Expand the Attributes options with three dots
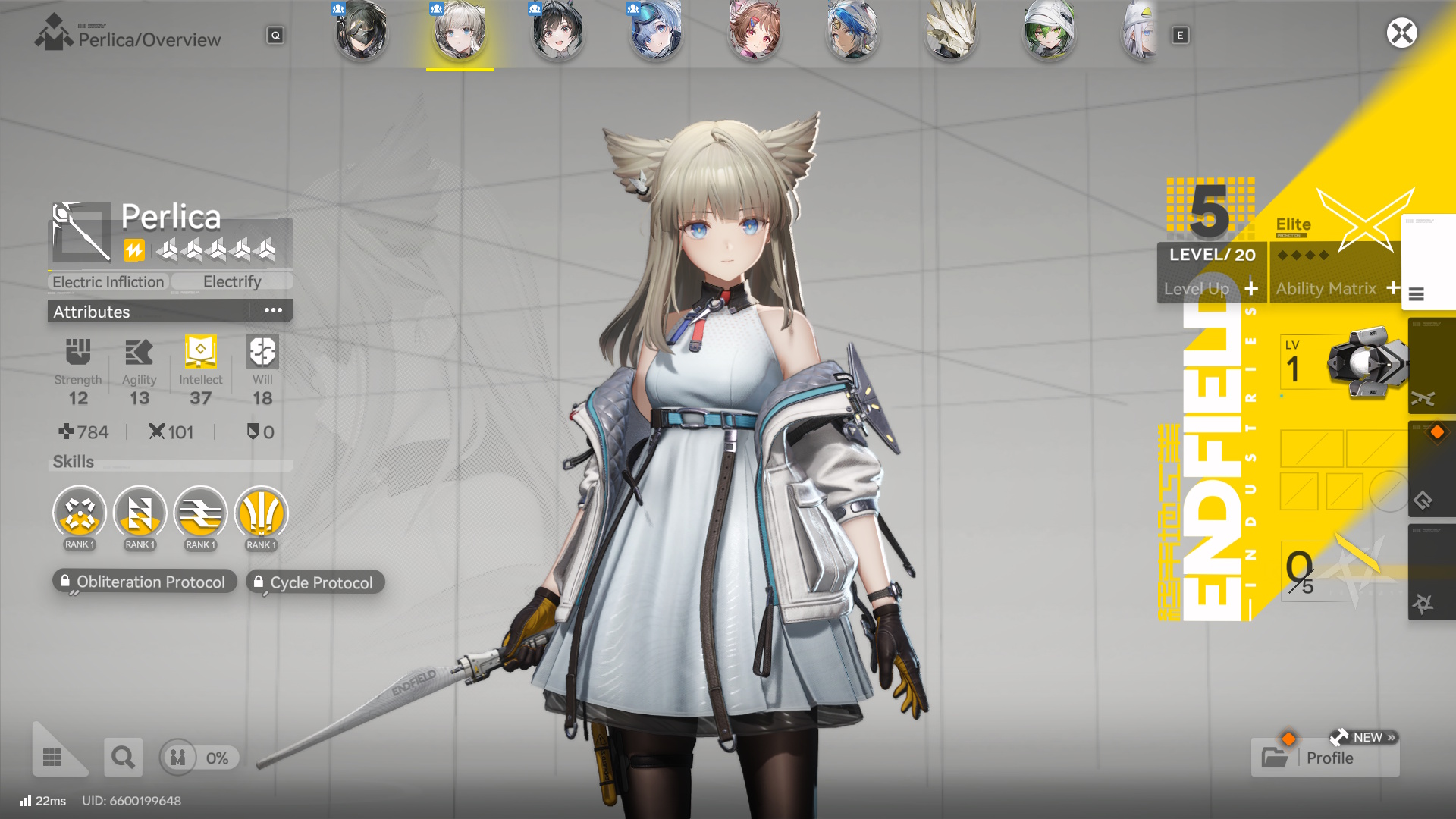The image size is (1456, 819). [x=275, y=309]
